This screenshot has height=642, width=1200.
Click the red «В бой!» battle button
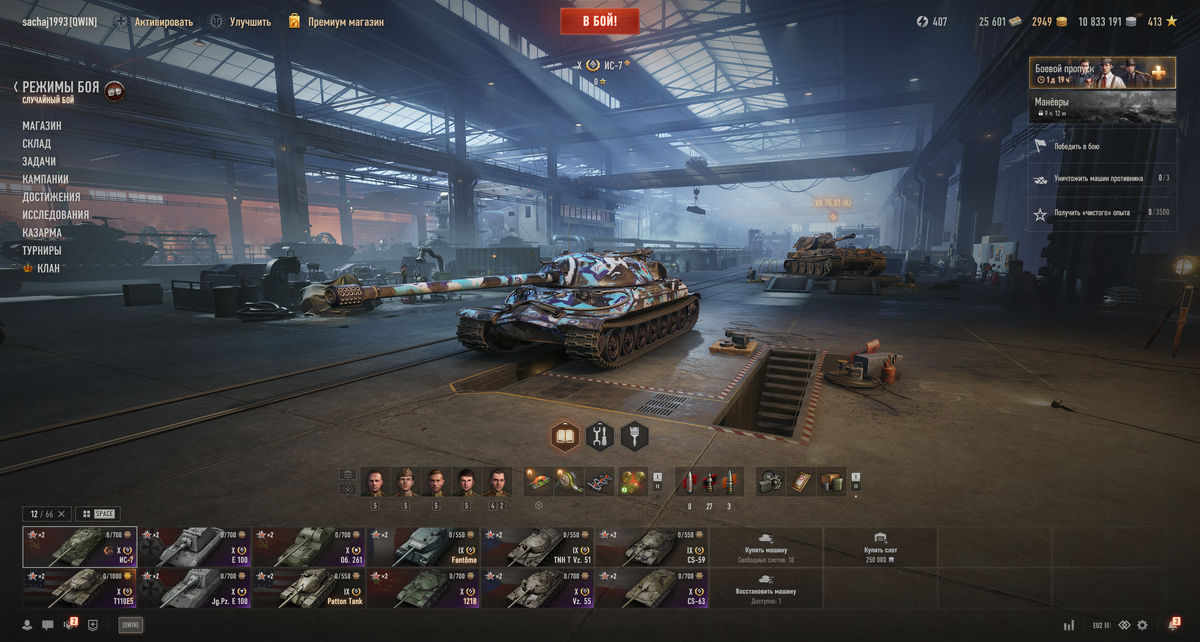pos(599,21)
